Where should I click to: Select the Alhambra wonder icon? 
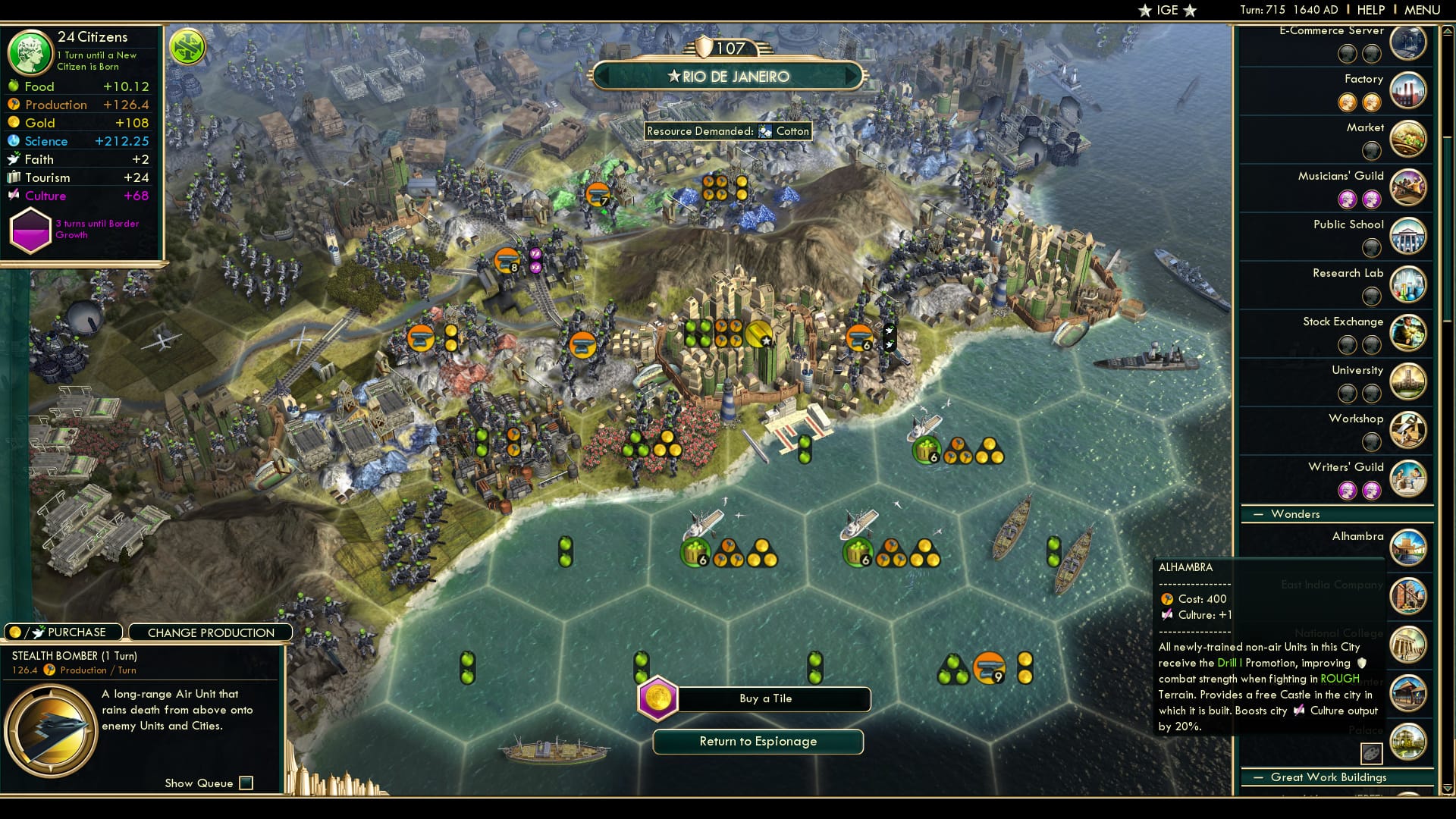(1409, 548)
